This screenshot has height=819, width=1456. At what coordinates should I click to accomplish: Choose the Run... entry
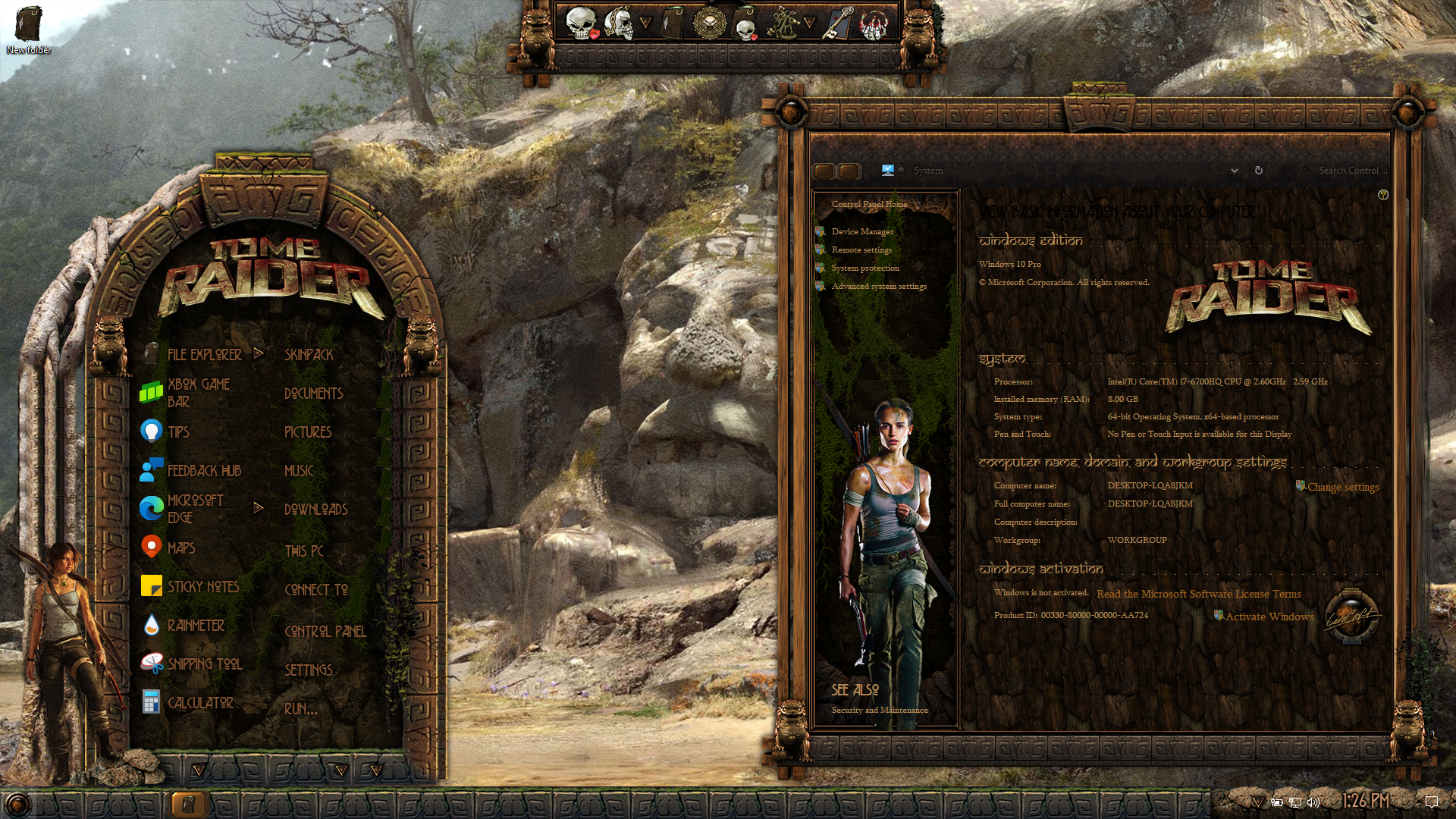pyautogui.click(x=300, y=709)
